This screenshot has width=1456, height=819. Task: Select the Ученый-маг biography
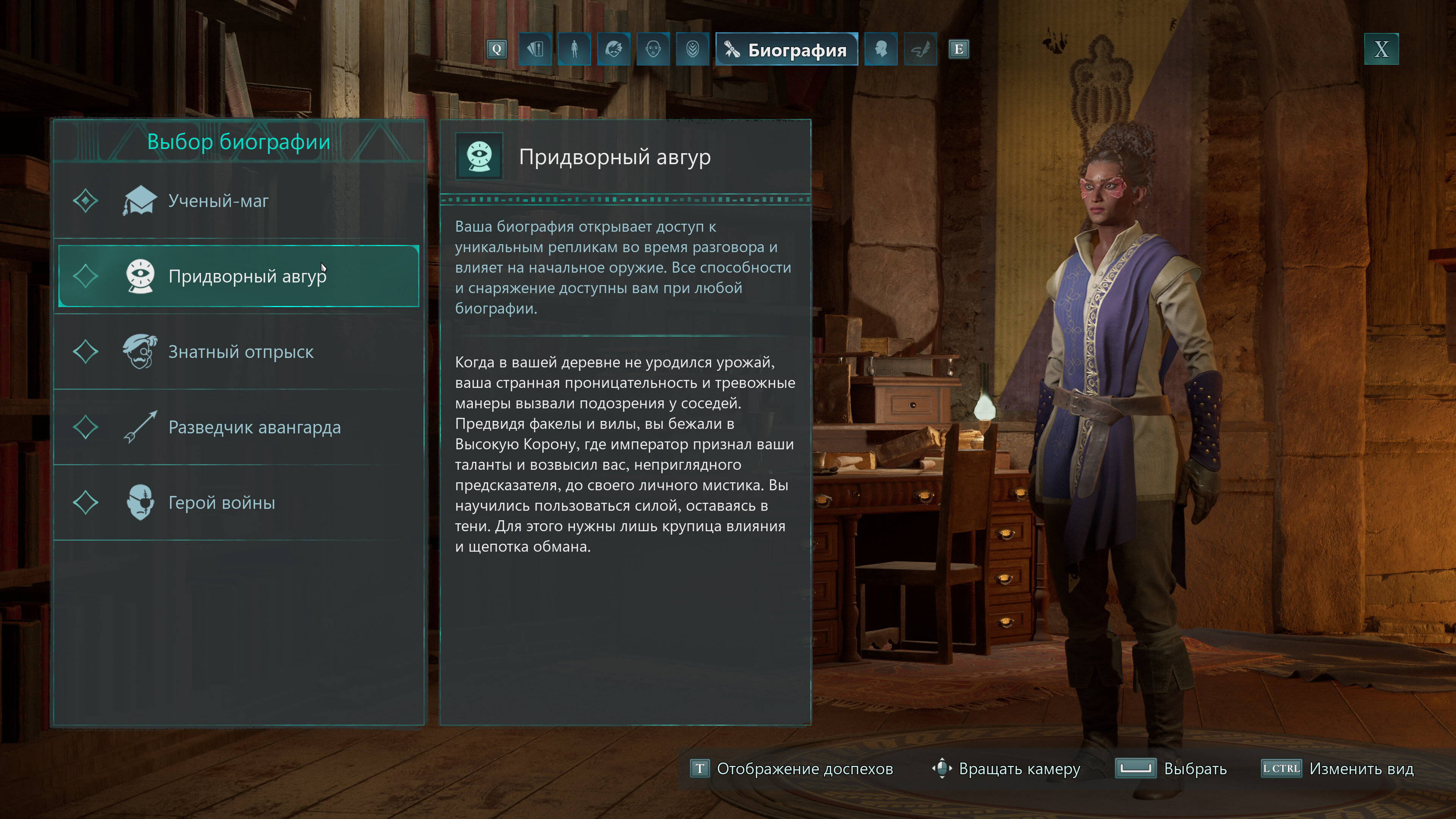pyautogui.click(x=237, y=201)
